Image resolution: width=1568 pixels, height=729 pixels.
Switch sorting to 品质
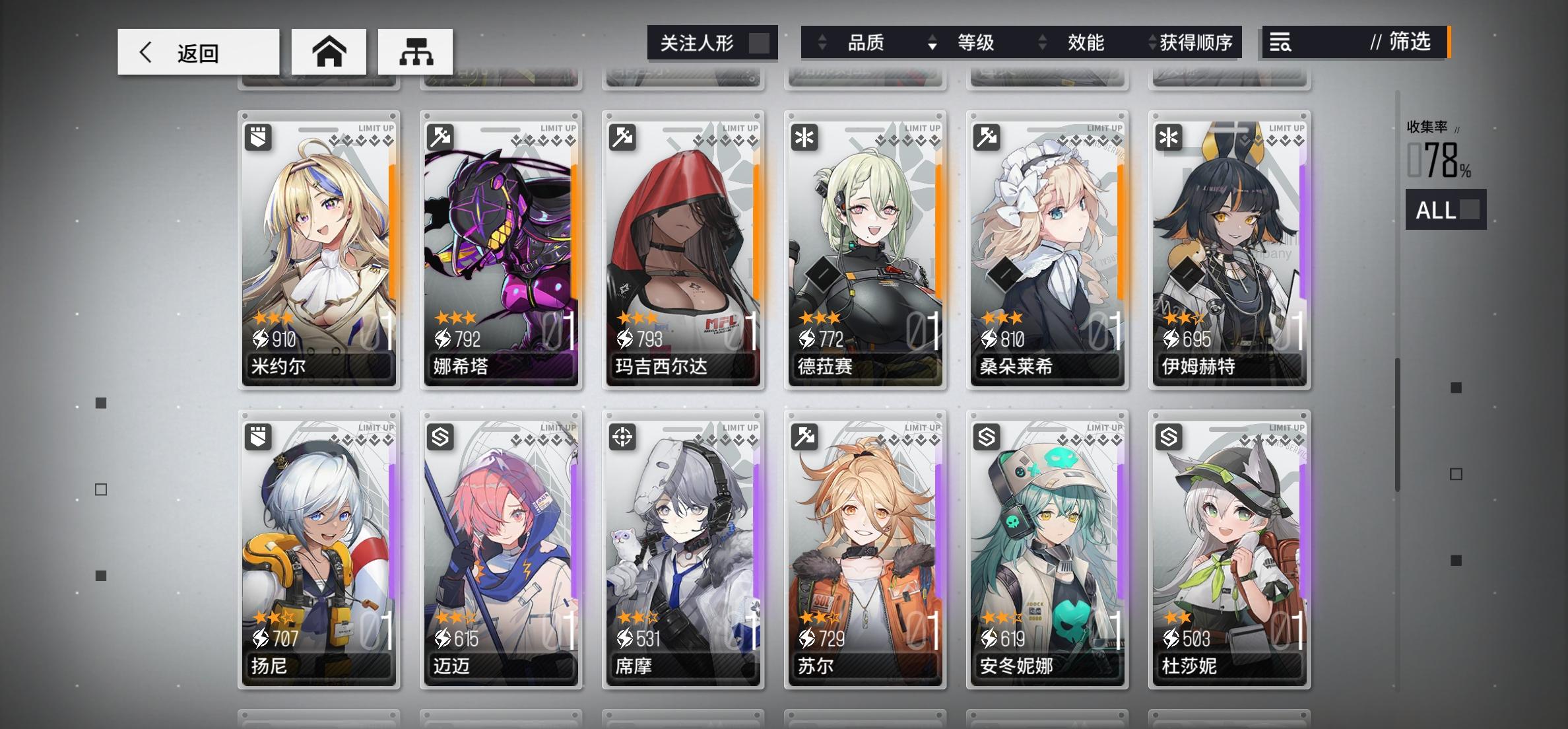866,42
